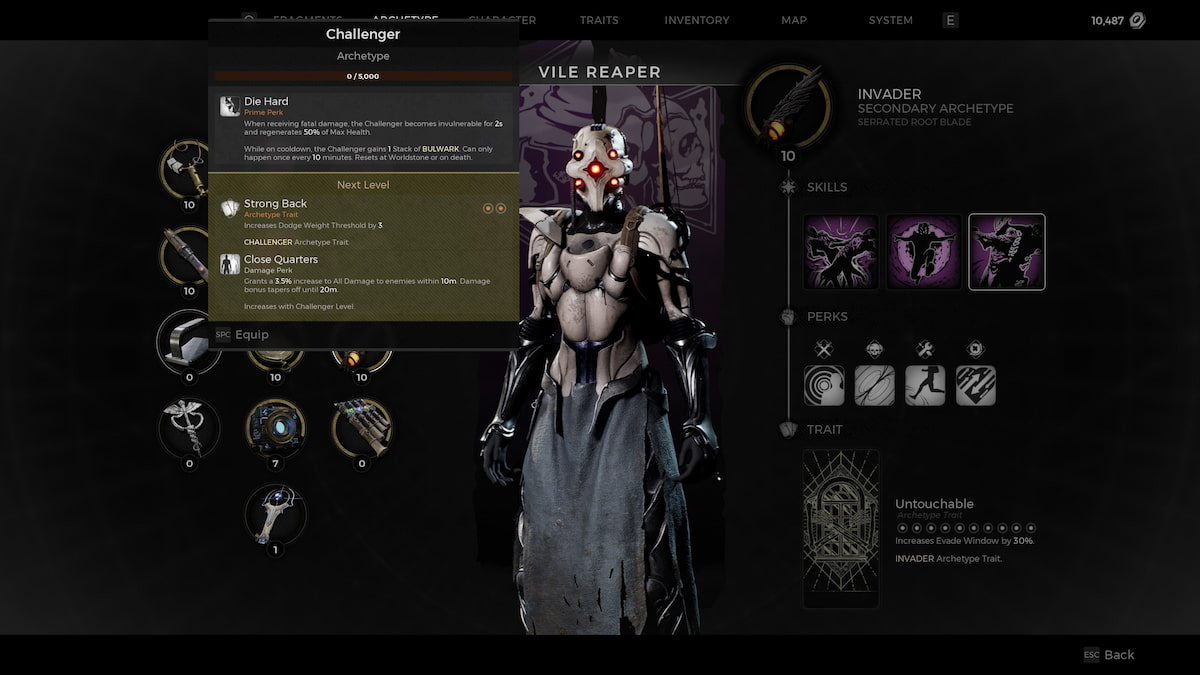Select the ornate sceptre archetype item
This screenshot has height=675, width=1200.
(x=276, y=514)
